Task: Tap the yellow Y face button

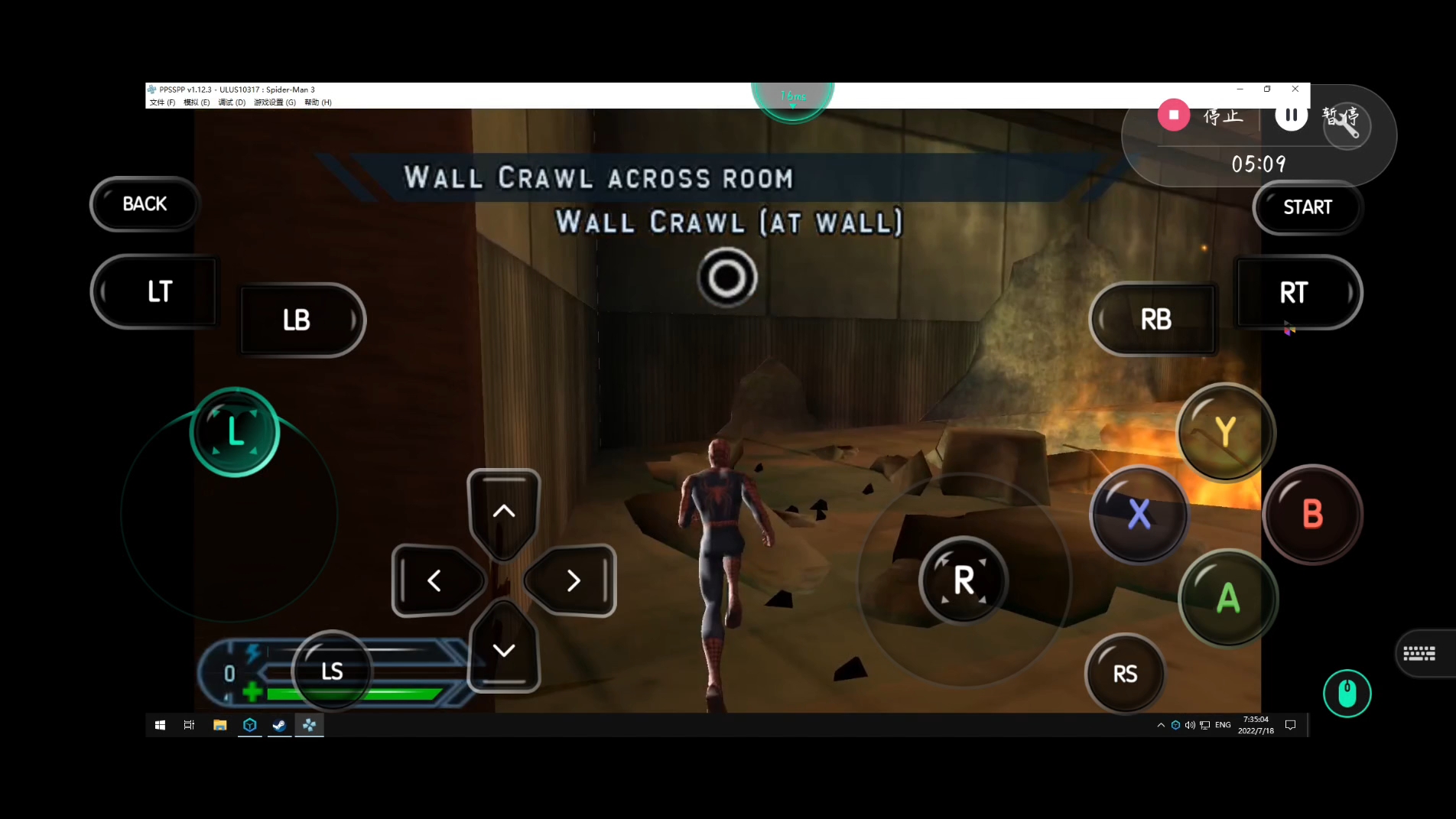Action: 1225,432
